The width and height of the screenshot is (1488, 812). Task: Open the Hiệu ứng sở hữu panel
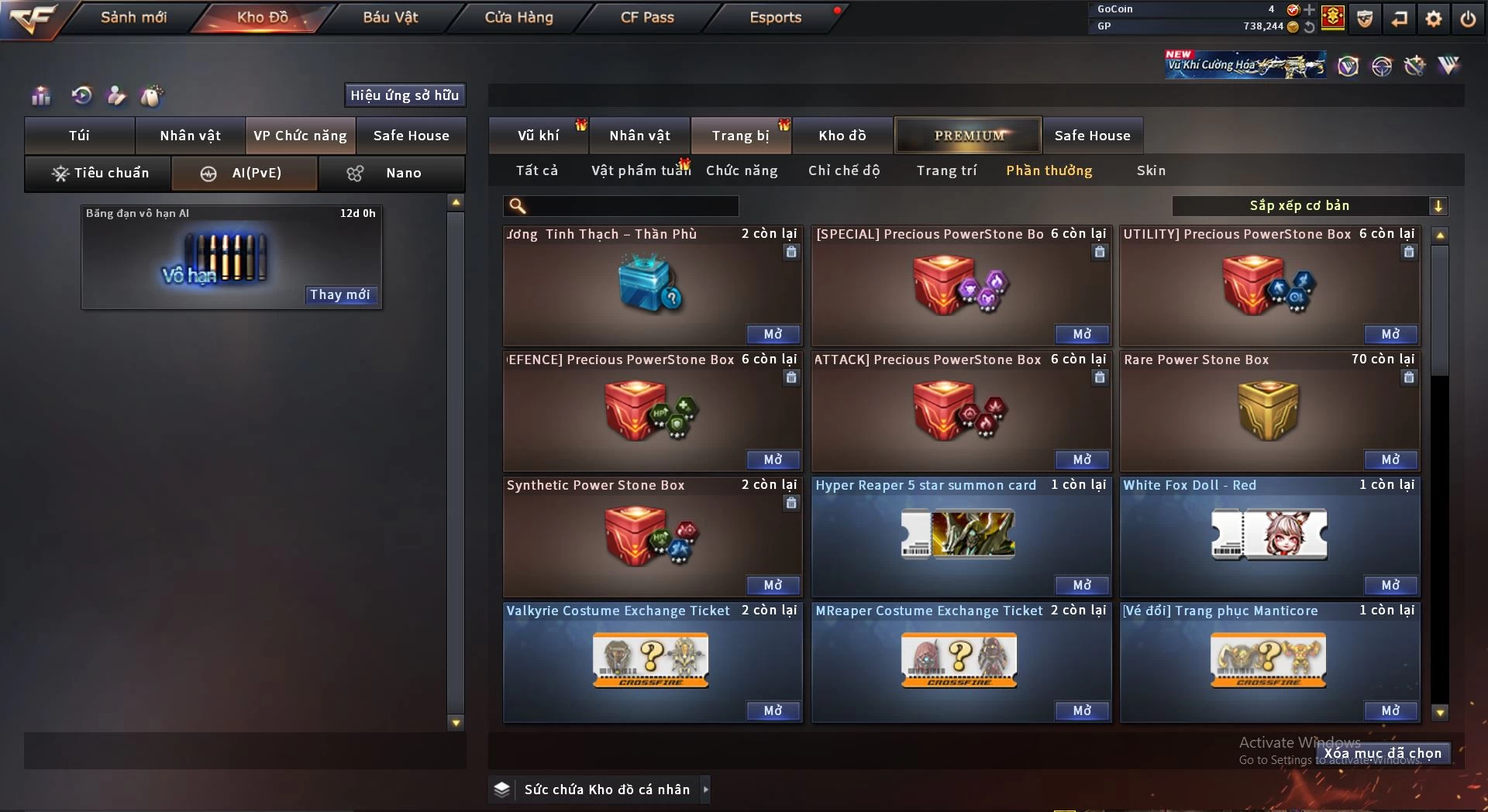[x=405, y=95]
